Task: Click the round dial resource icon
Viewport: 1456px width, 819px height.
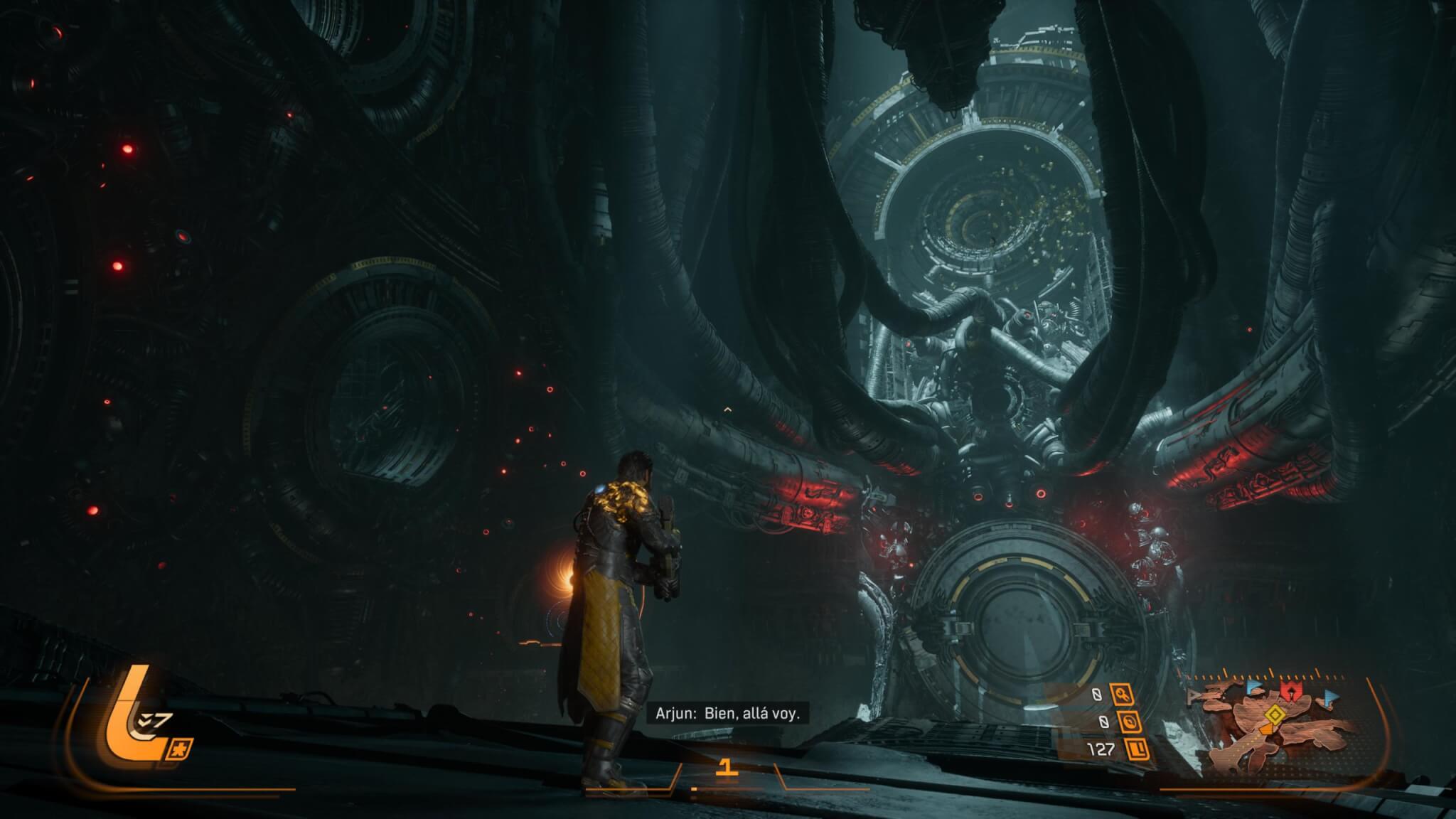Action: click(1130, 722)
